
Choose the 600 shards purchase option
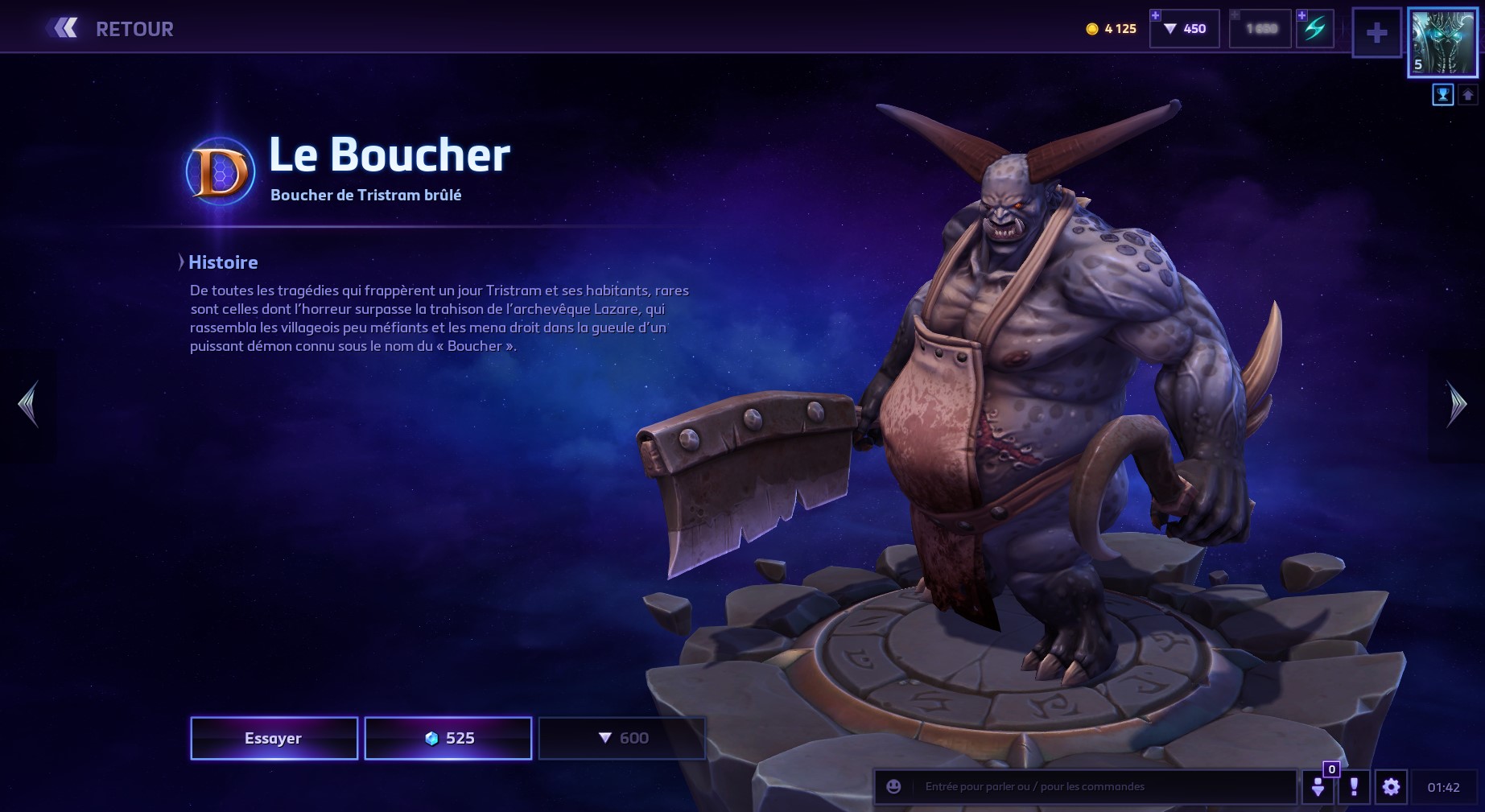(x=622, y=738)
